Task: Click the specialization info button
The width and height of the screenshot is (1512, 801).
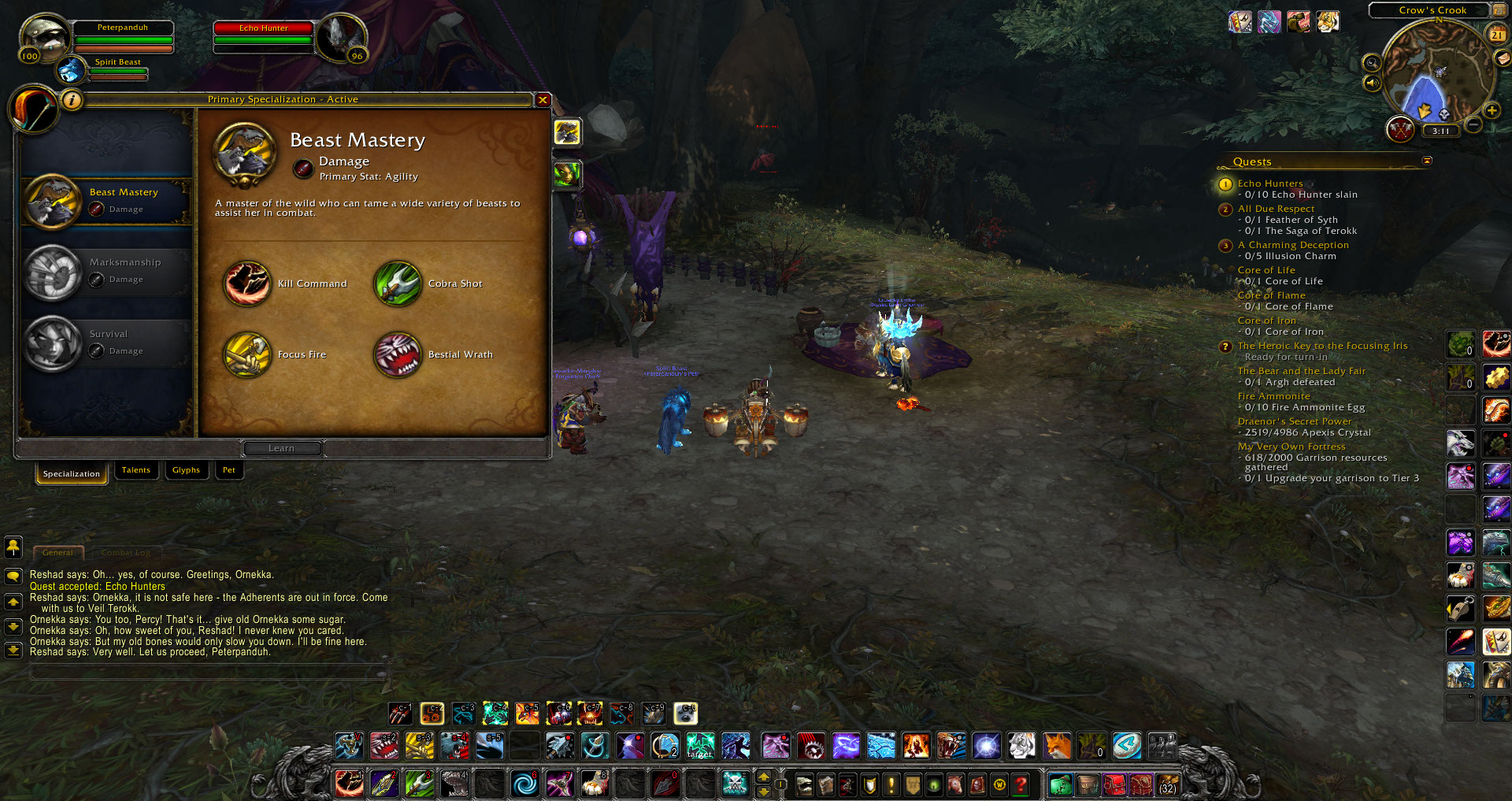Action: [72, 100]
